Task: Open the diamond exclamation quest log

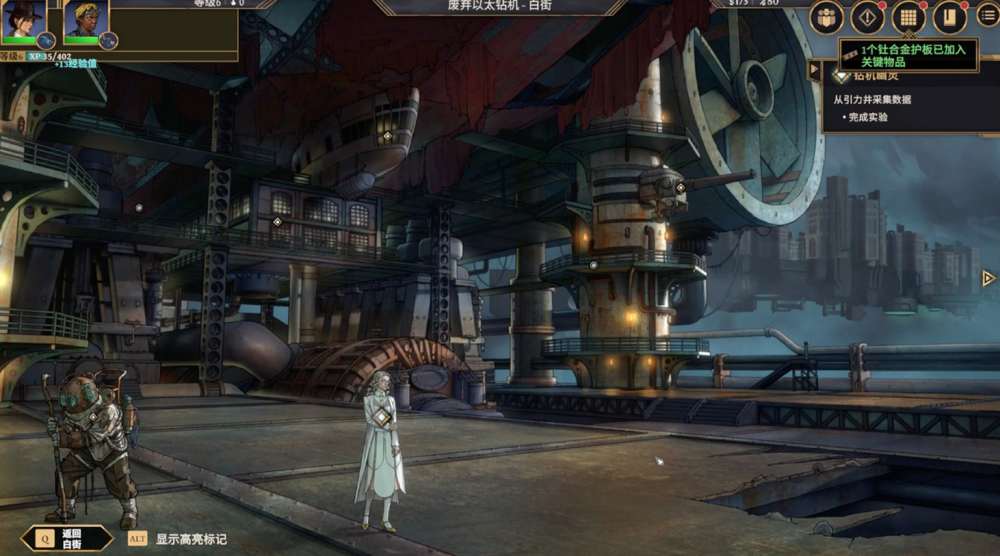Action: tap(867, 17)
